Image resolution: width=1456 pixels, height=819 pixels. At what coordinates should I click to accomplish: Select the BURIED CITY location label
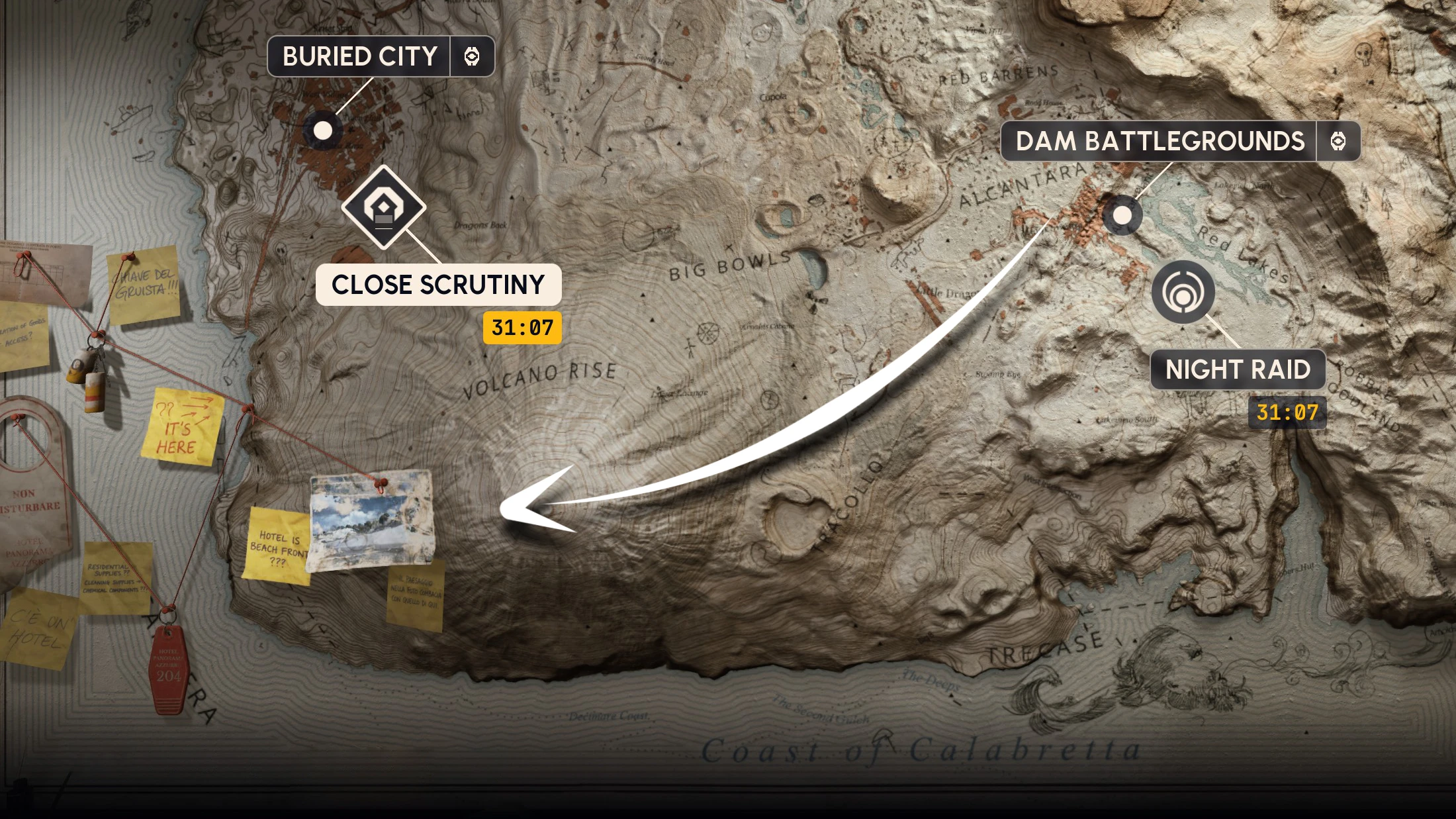coord(361,56)
